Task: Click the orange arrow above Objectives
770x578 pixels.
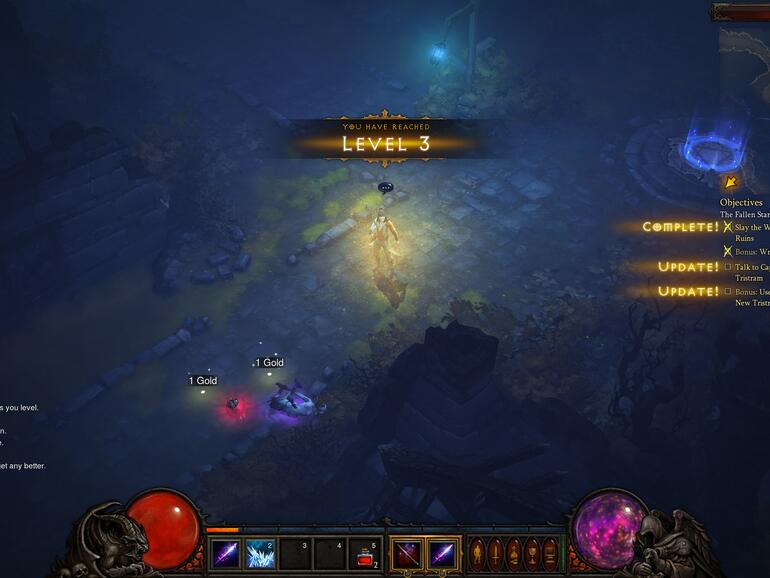Action: coord(730,182)
